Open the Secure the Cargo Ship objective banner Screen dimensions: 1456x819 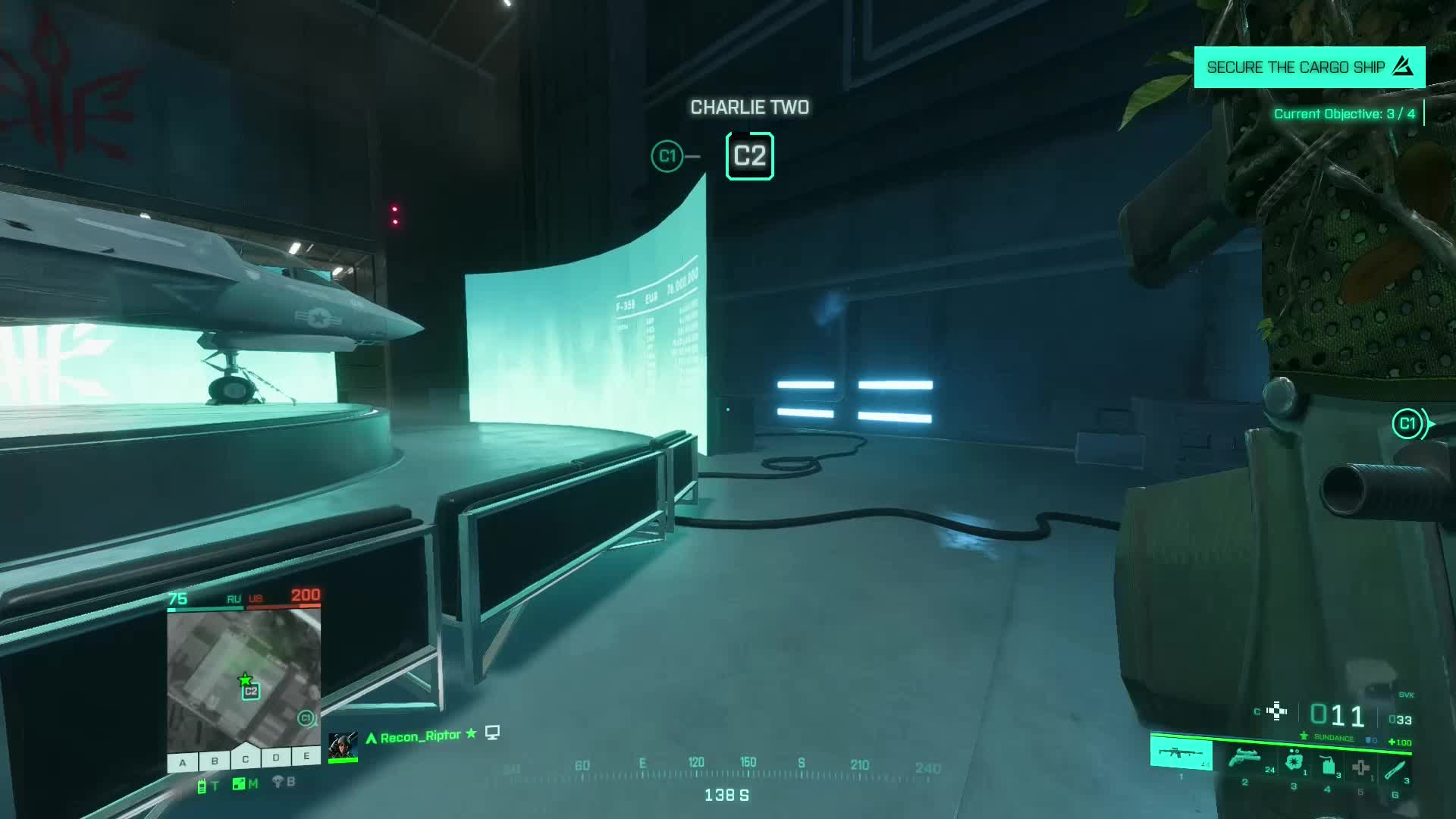[1309, 67]
